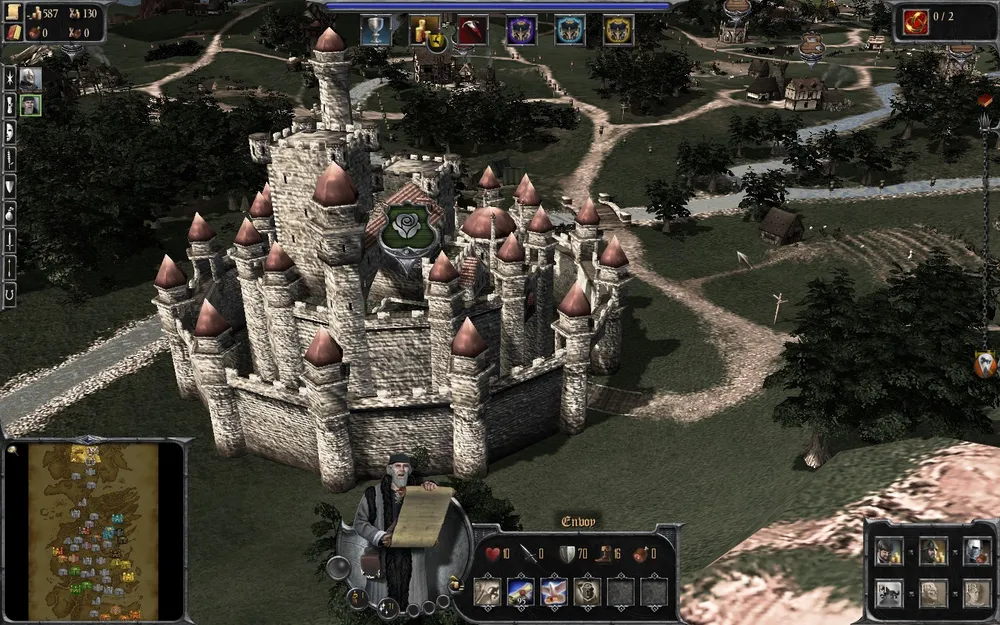This screenshot has height=625, width=1000.
Task: Select the horse icon in the unit panel
Action: click(889, 593)
